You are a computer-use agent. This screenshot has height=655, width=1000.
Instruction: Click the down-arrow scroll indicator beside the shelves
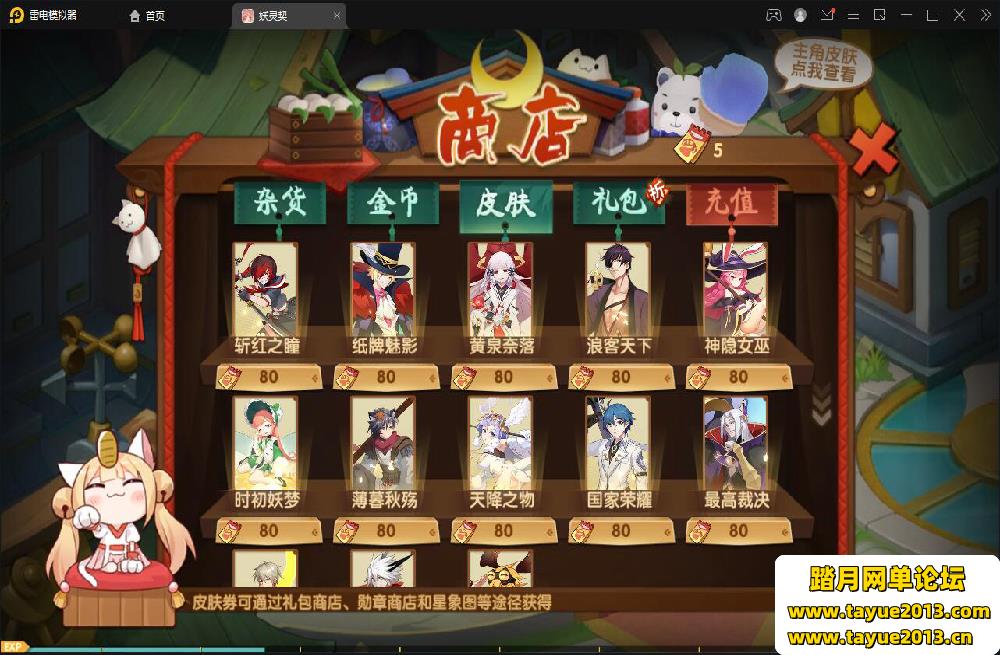pyautogui.click(x=822, y=406)
